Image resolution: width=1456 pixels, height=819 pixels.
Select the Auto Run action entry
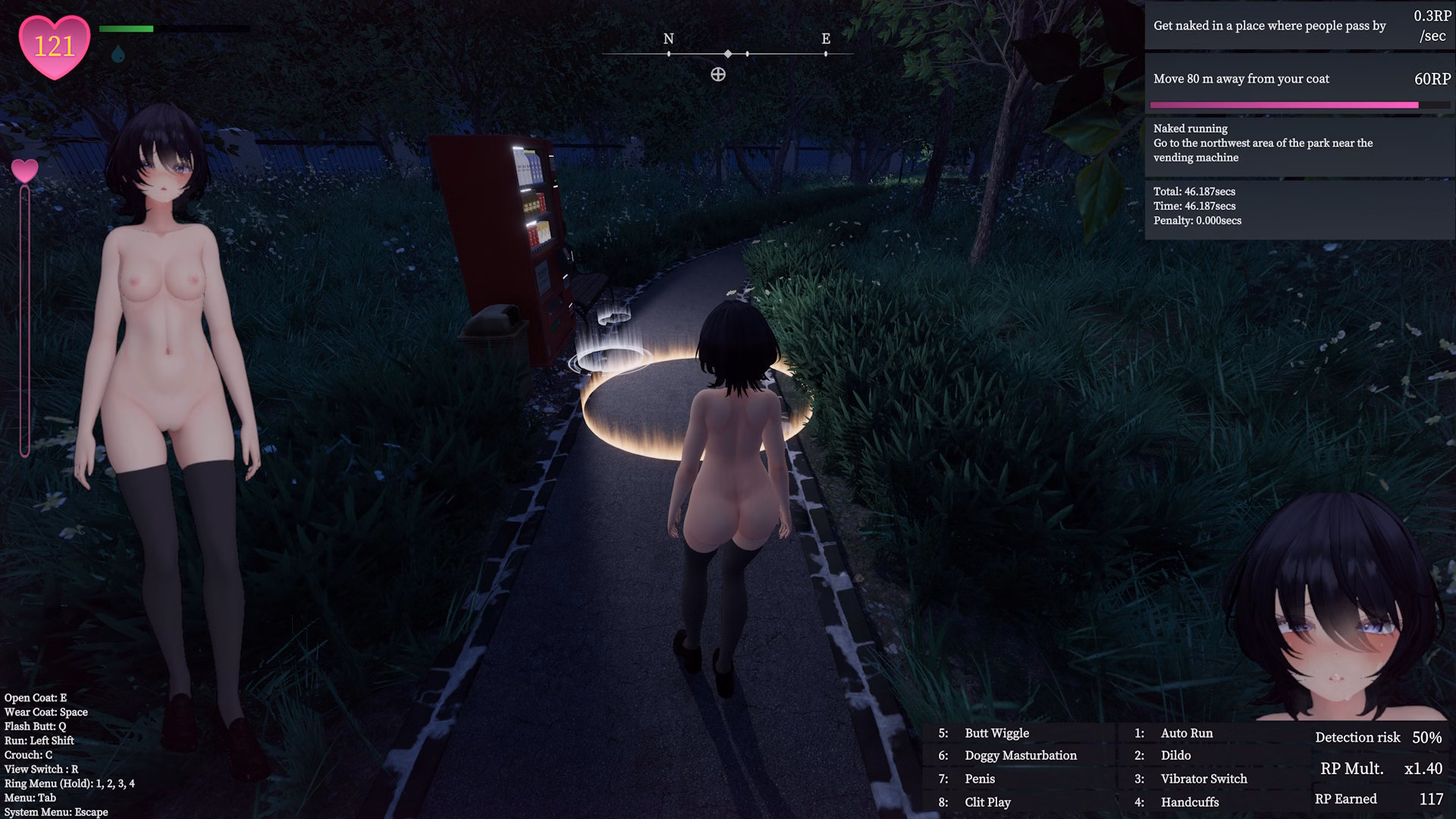1186,733
